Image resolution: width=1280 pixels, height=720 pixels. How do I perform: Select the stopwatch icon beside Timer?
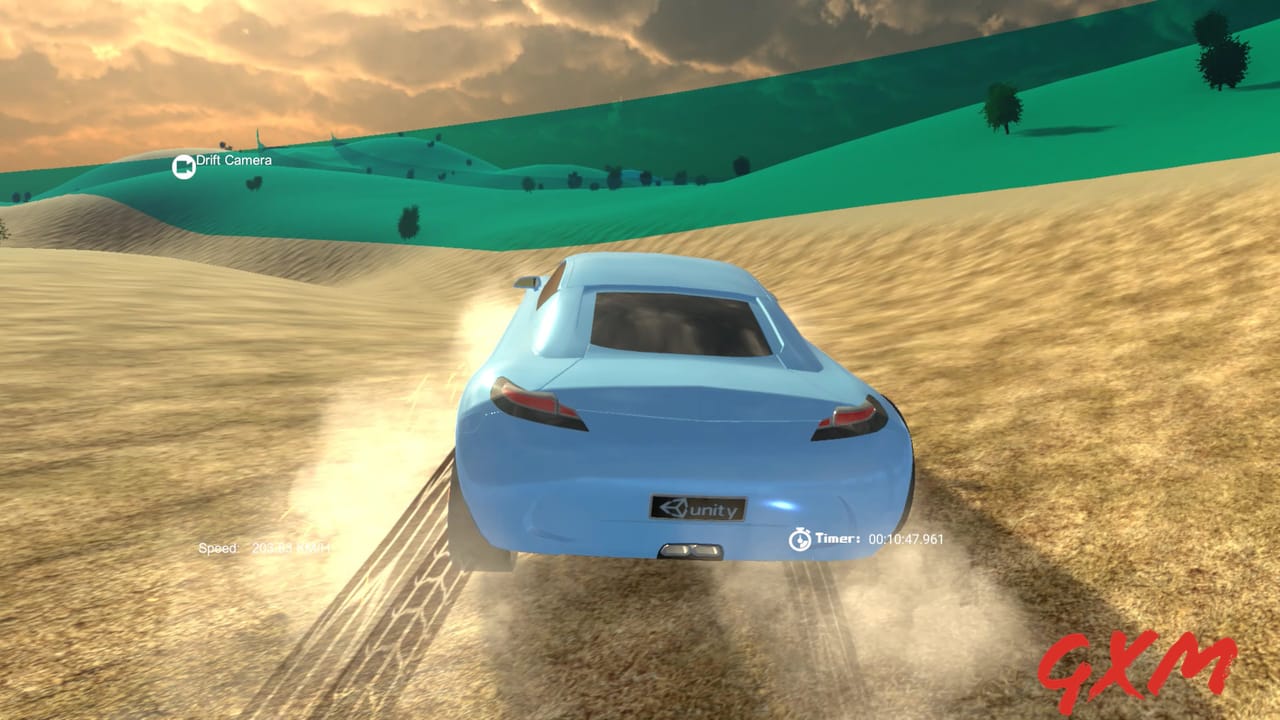[800, 539]
